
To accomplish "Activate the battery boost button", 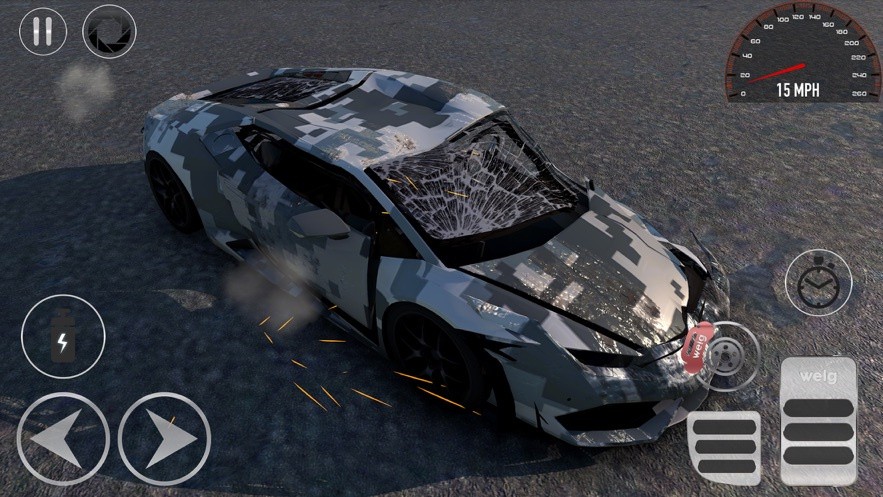I will 63,337.
